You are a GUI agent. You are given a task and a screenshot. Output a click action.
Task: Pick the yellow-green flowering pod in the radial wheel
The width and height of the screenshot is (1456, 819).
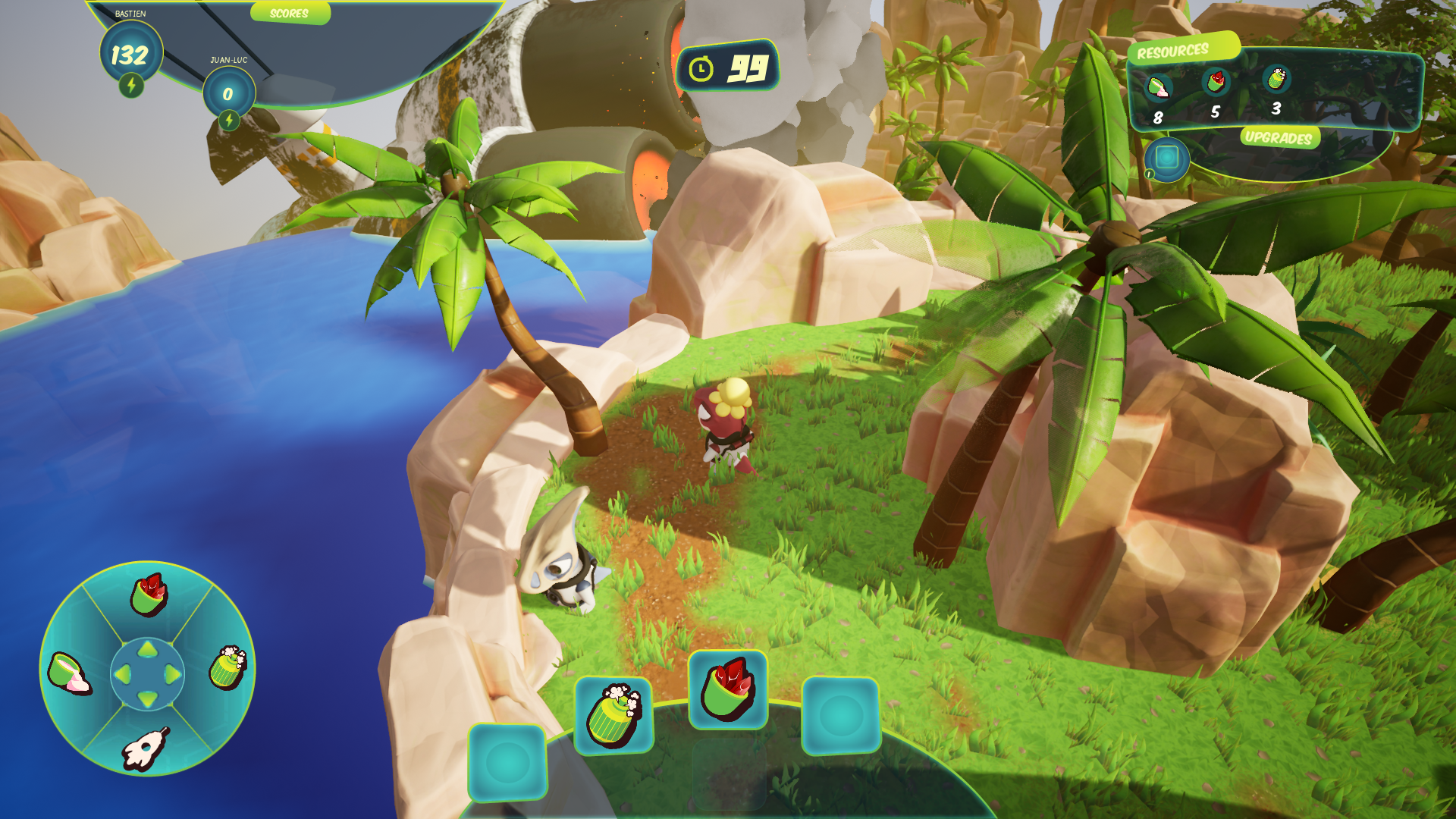click(227, 667)
